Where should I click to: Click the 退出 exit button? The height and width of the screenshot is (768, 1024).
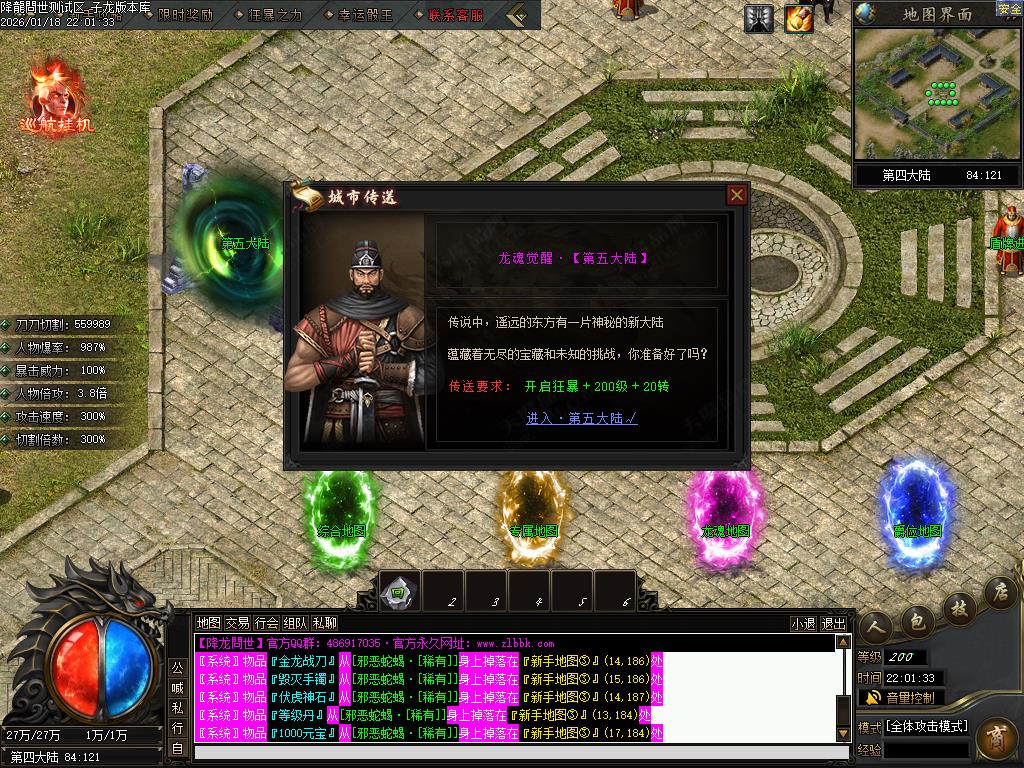point(833,623)
